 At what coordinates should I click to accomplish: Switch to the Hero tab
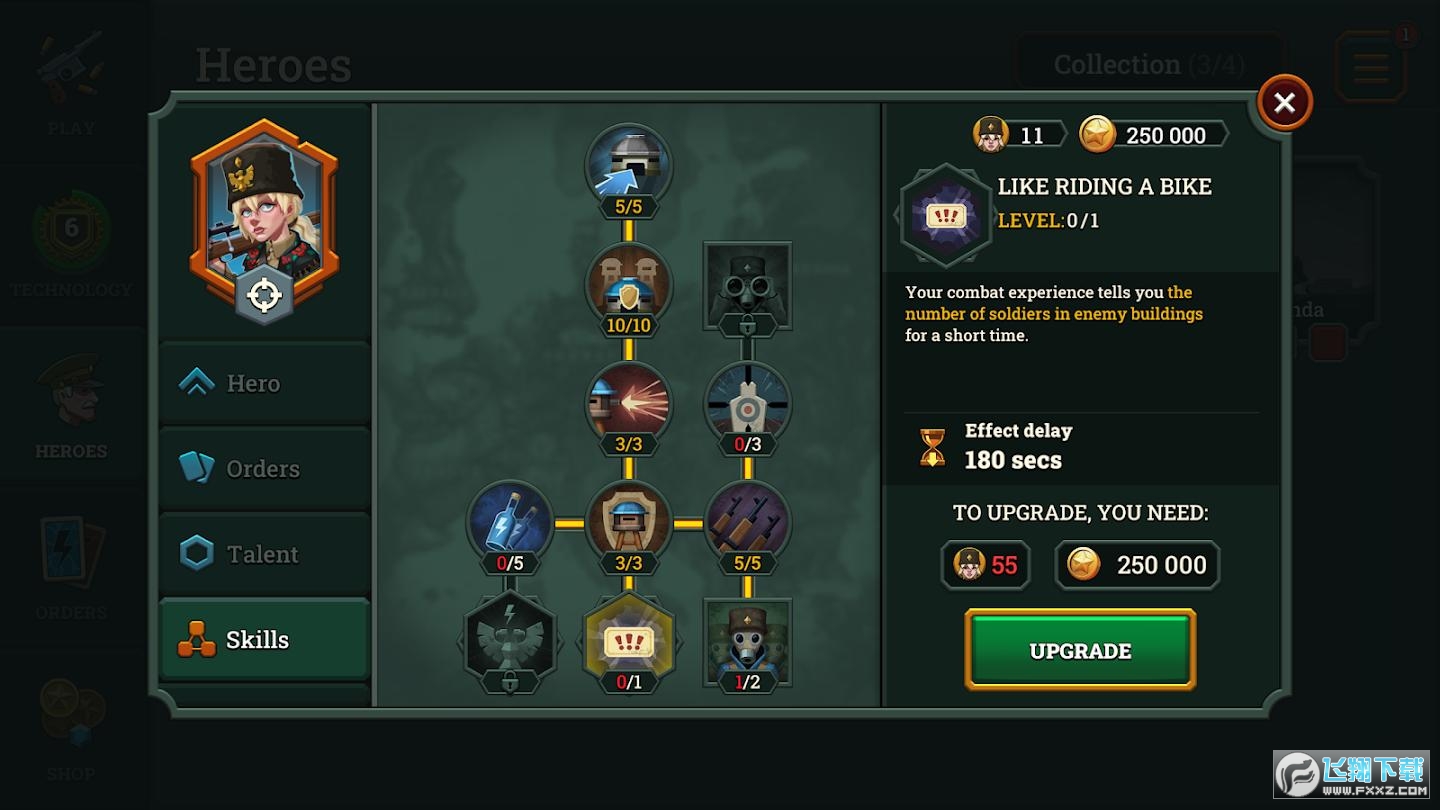[x=264, y=383]
